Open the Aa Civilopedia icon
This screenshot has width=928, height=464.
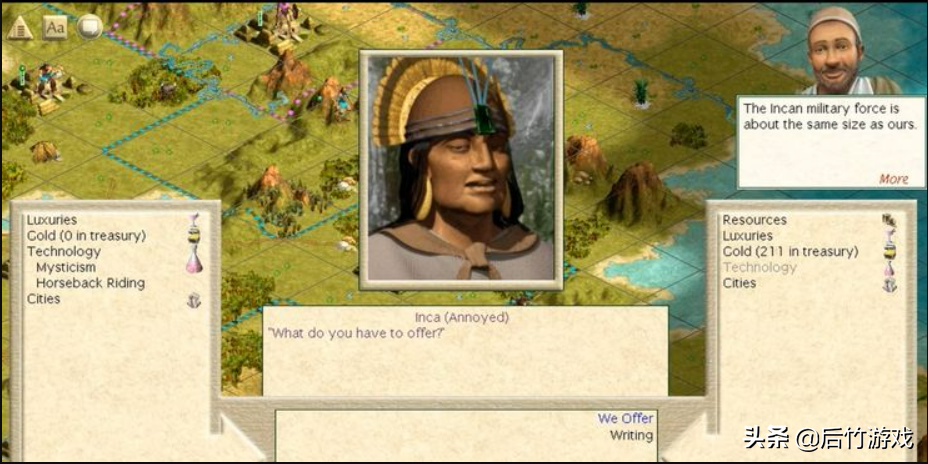(x=55, y=27)
